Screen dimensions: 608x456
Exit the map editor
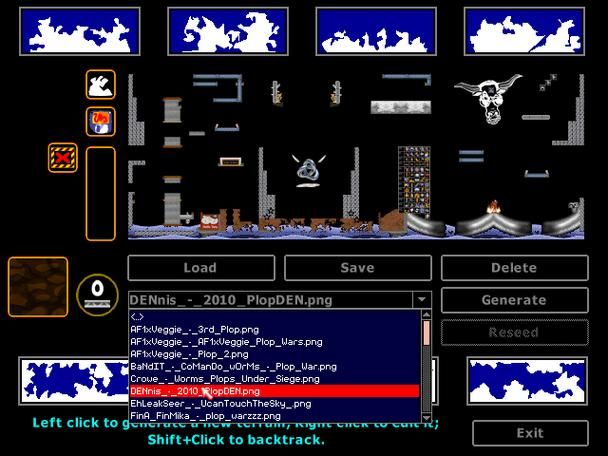pos(529,433)
